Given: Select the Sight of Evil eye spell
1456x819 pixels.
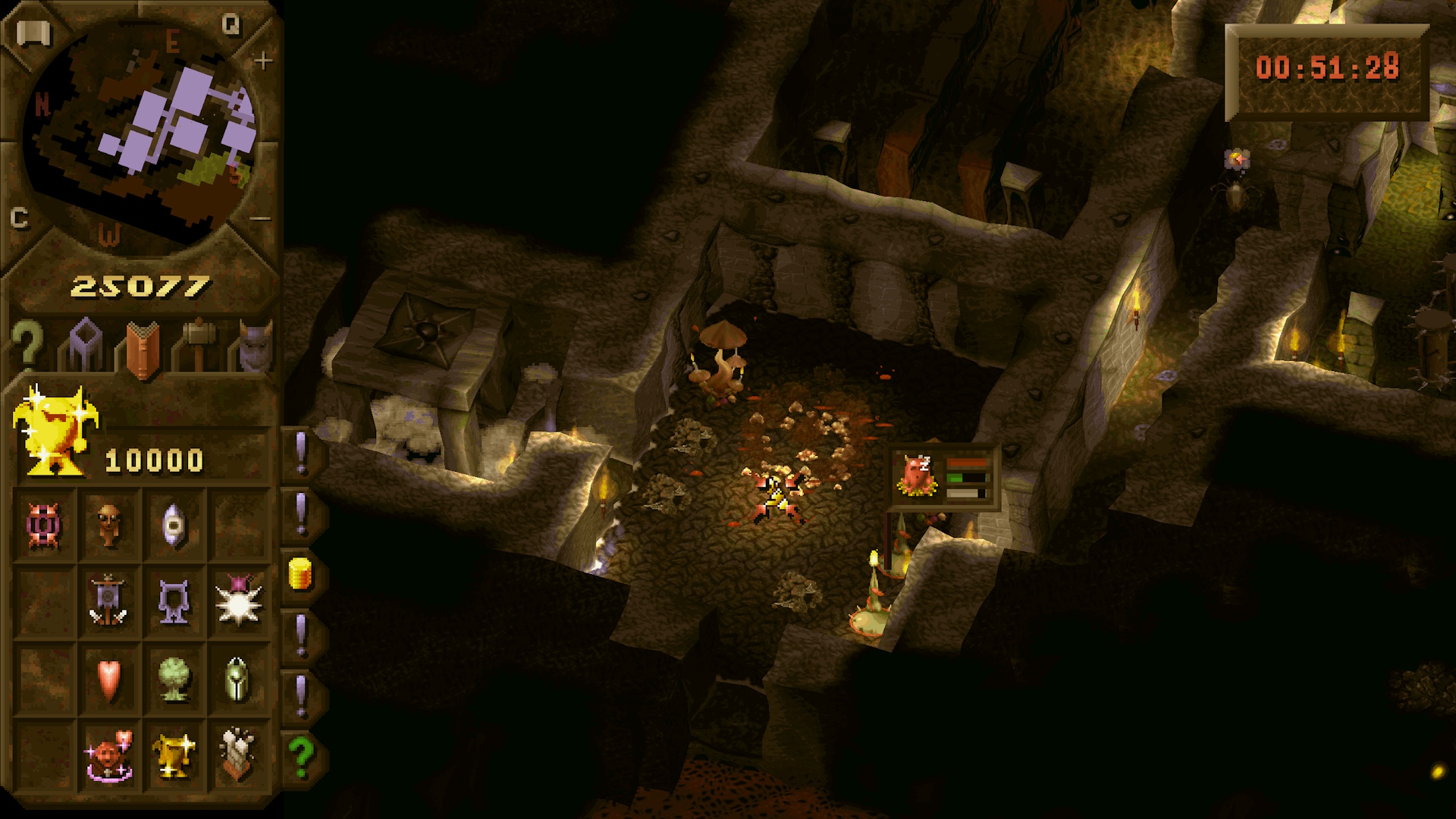Looking at the screenshot, I should tap(174, 525).
